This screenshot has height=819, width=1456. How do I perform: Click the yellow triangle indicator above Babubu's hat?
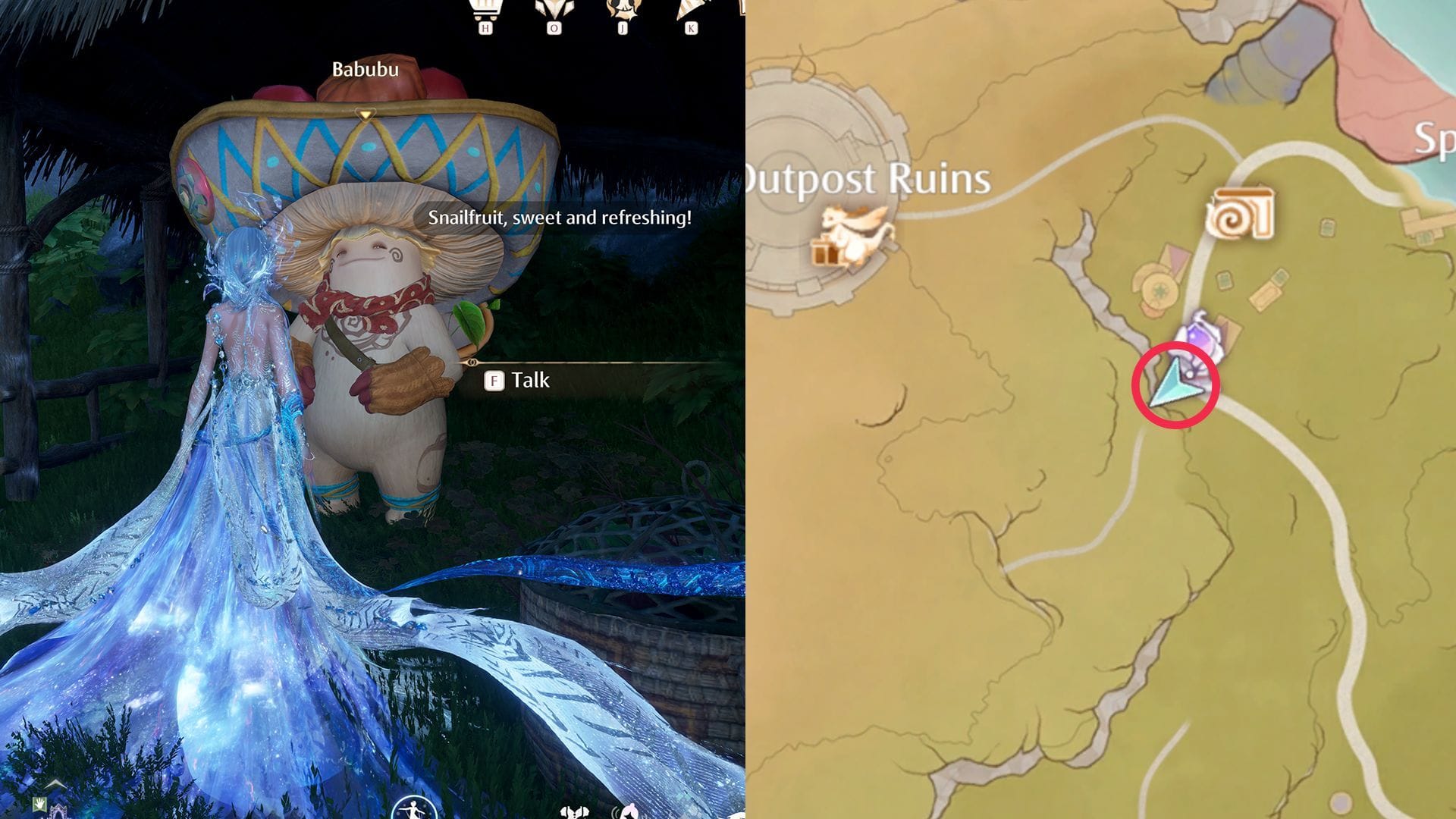tap(365, 112)
